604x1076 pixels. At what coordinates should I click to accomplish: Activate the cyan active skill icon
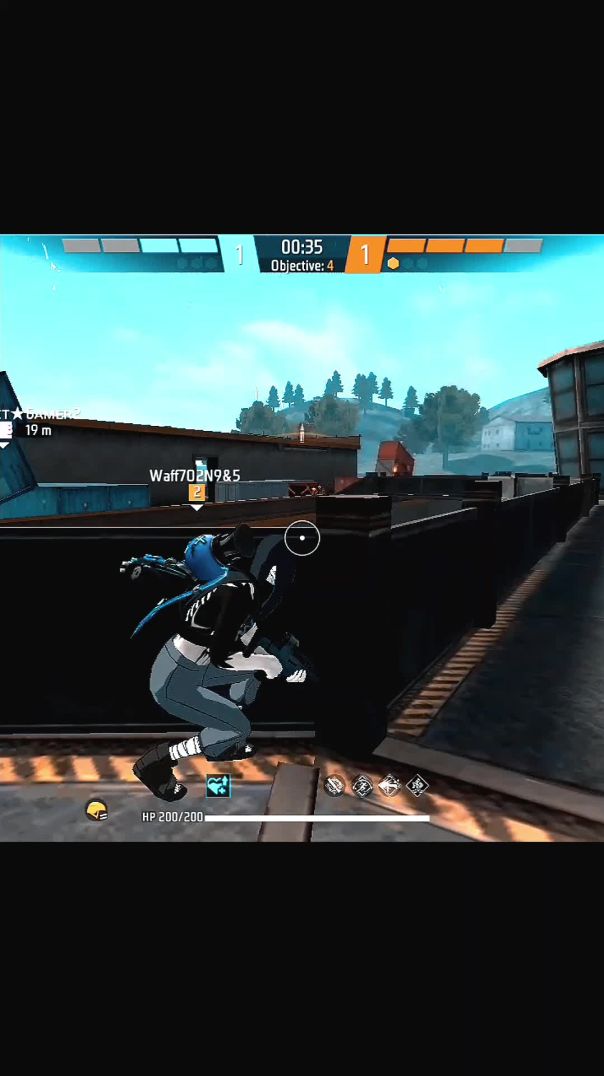click(218, 786)
